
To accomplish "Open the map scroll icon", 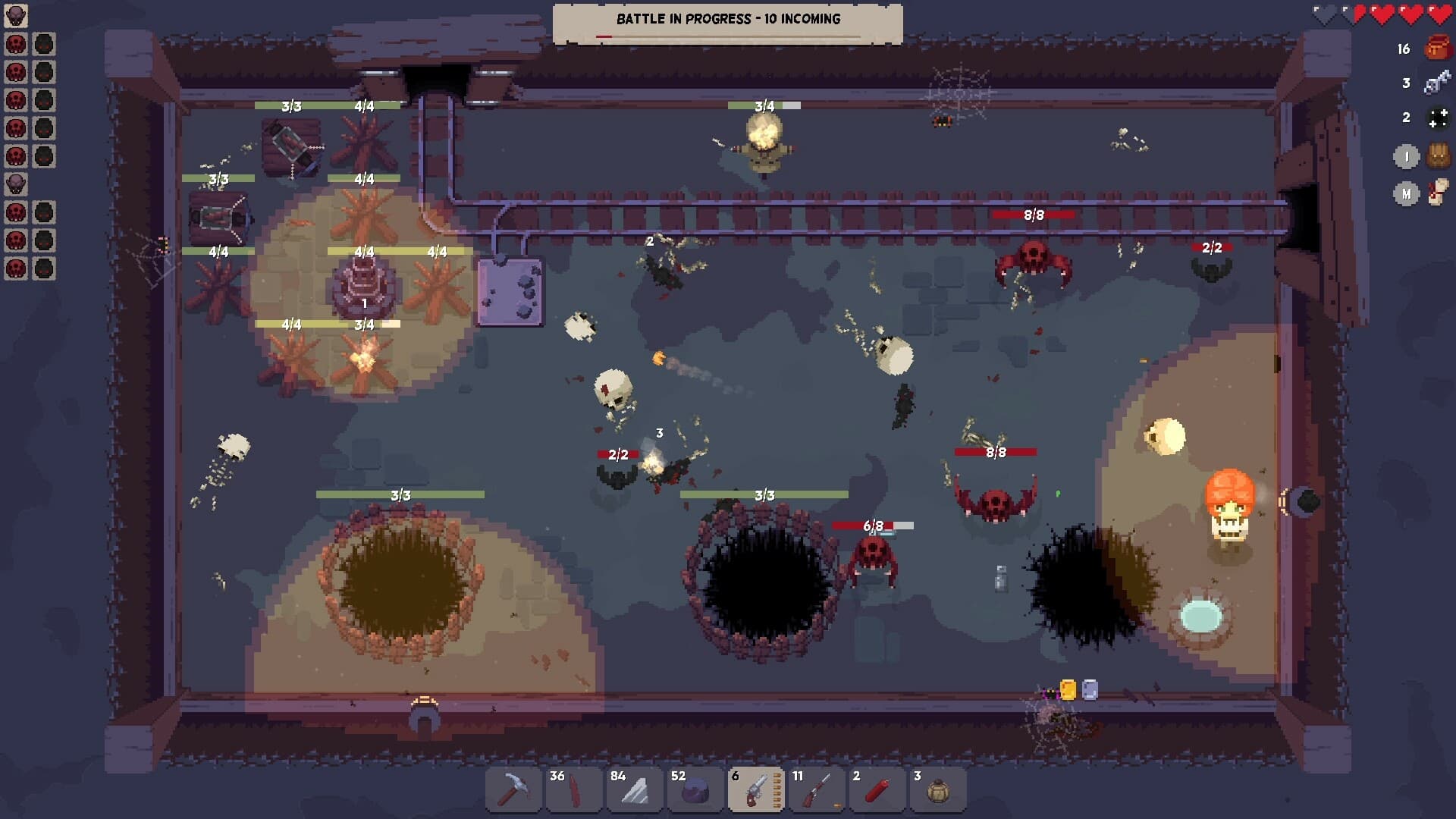I will [1438, 193].
